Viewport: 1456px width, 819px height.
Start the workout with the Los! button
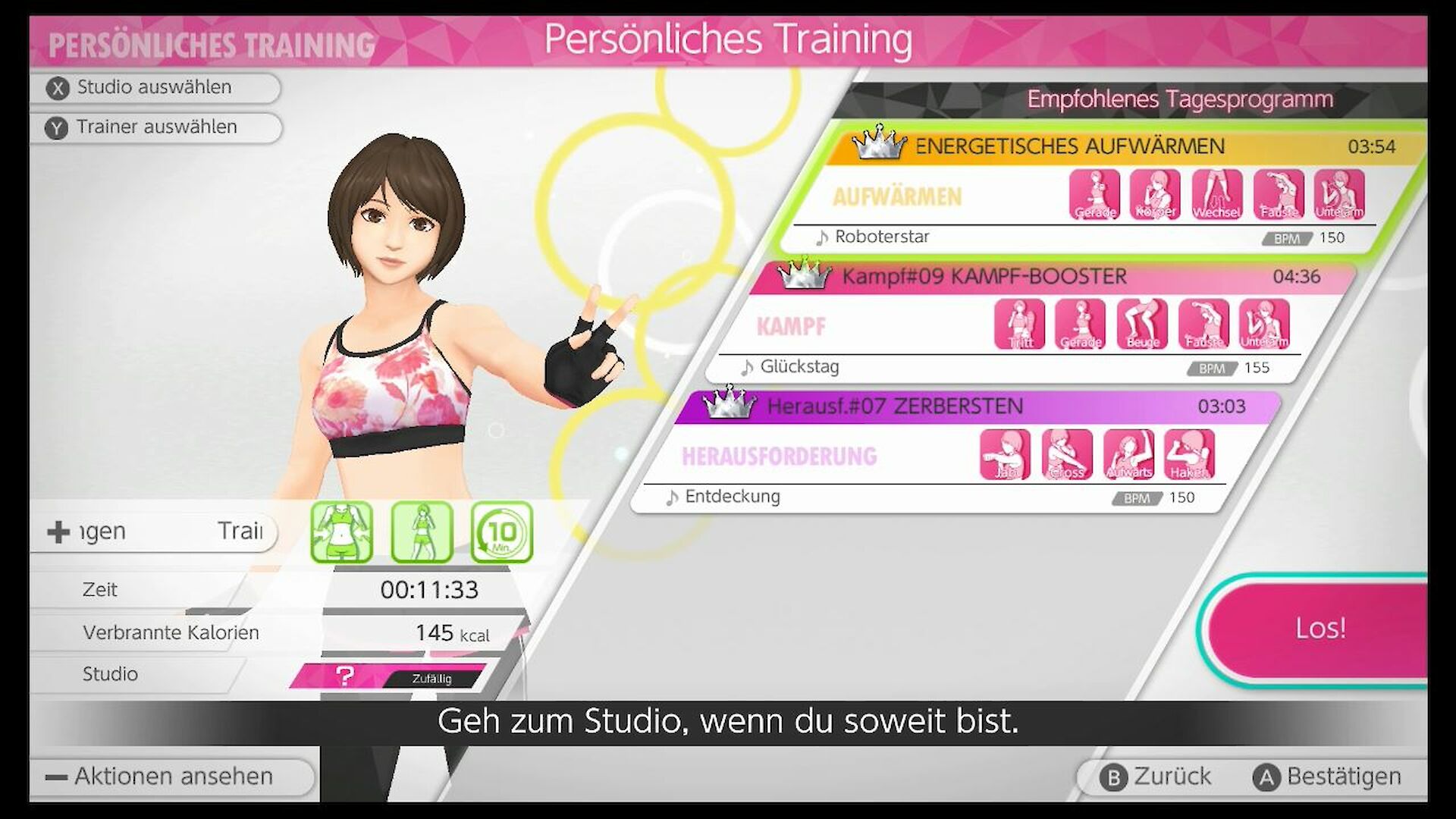(1319, 629)
